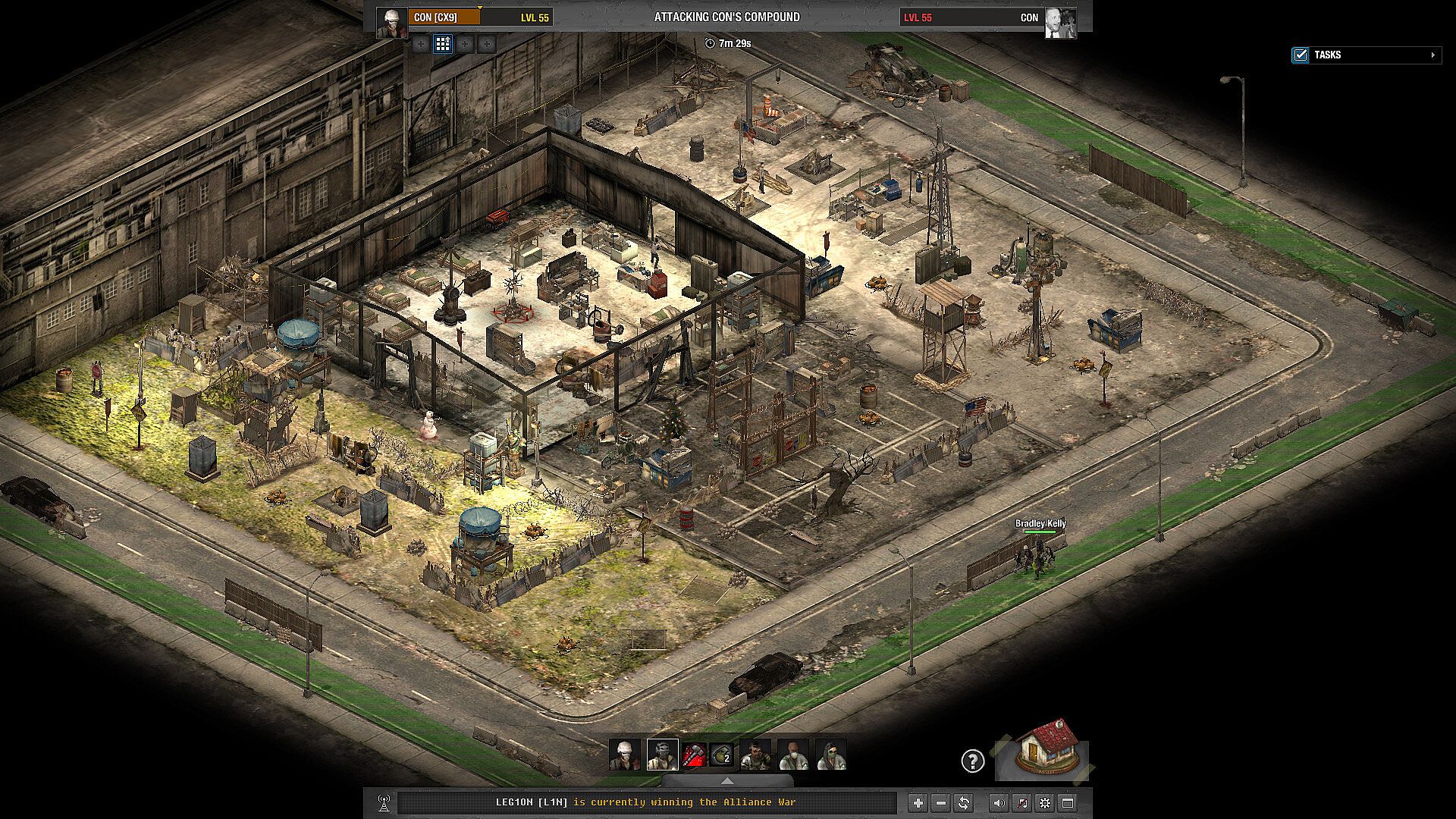1456x819 pixels.
Task: Zoom out with the minus button
Action: coord(940,802)
